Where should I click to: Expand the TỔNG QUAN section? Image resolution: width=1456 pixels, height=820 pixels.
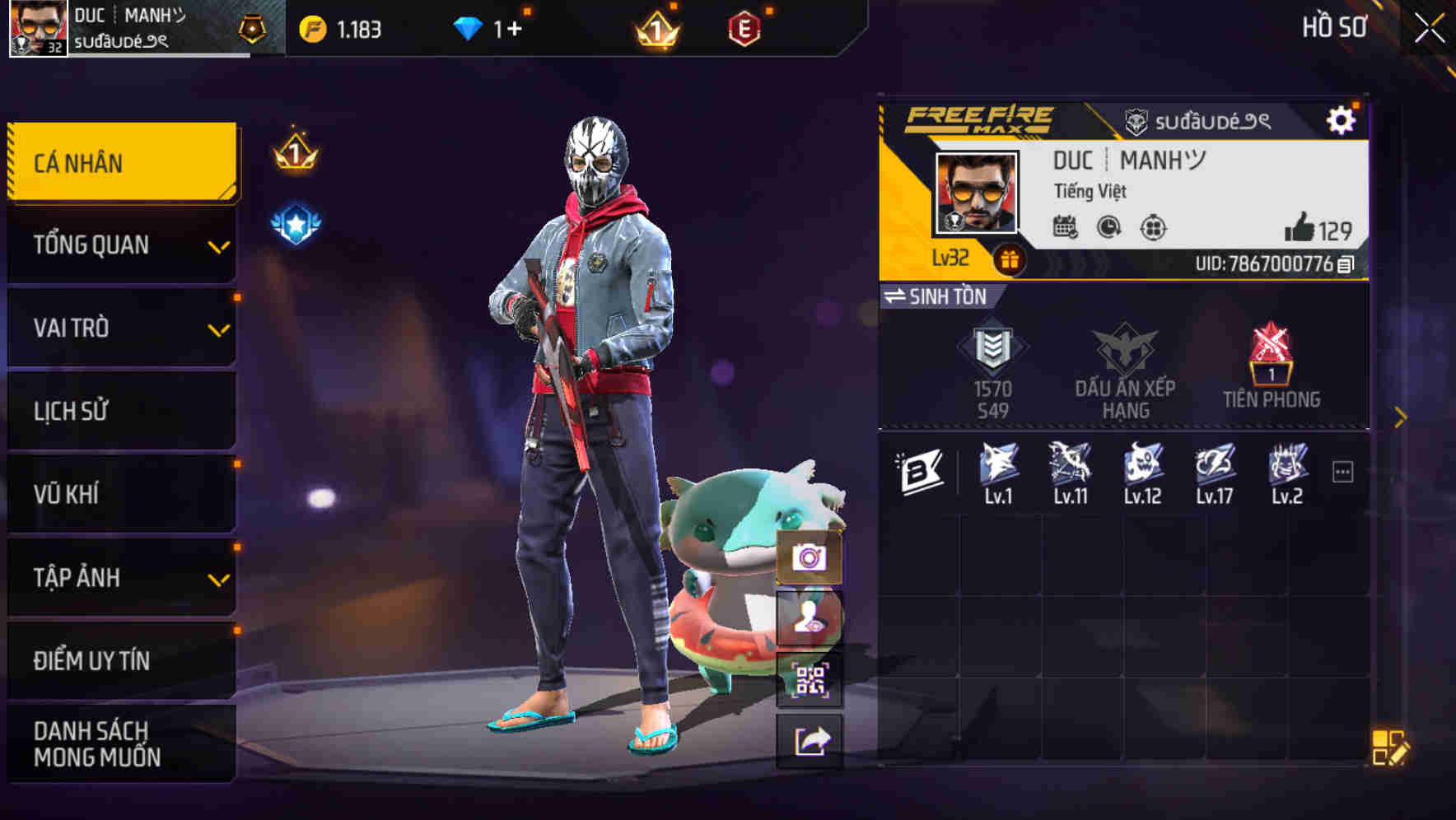click(120, 245)
